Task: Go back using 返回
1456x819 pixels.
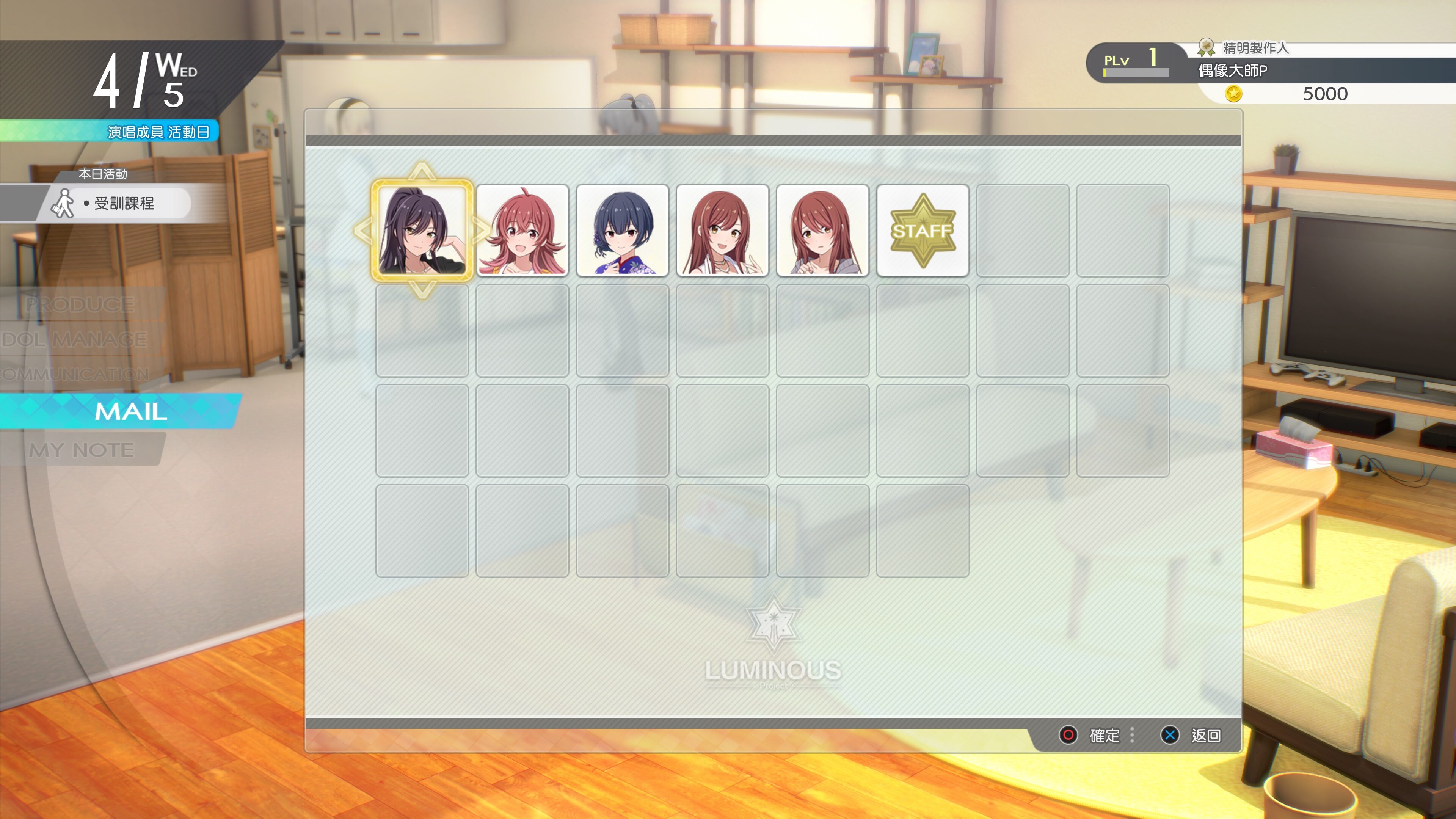Action: coord(1207,736)
